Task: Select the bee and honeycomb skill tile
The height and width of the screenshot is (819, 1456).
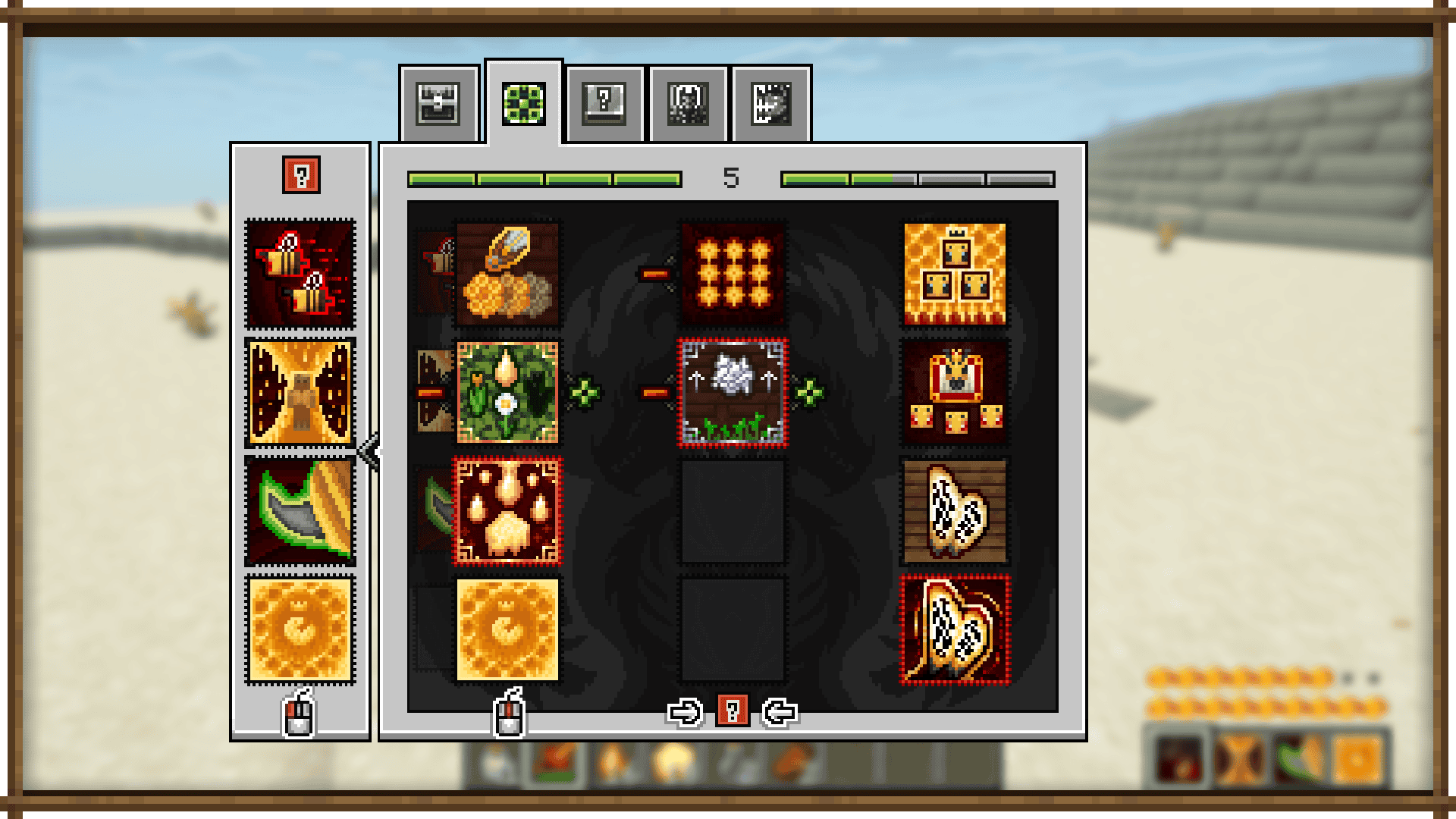Action: point(507,274)
